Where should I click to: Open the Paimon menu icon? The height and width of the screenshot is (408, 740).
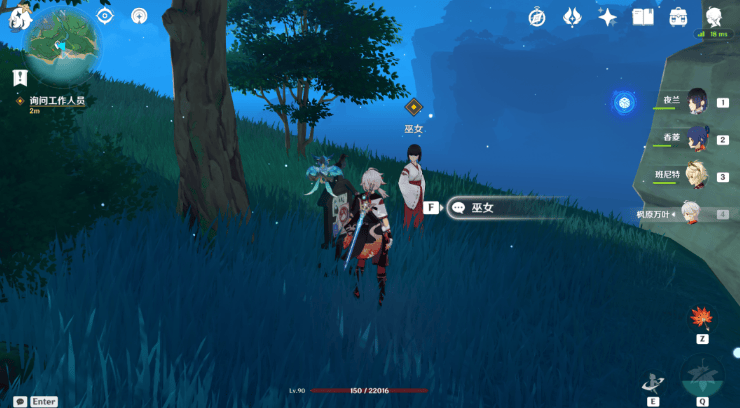tap(18, 17)
